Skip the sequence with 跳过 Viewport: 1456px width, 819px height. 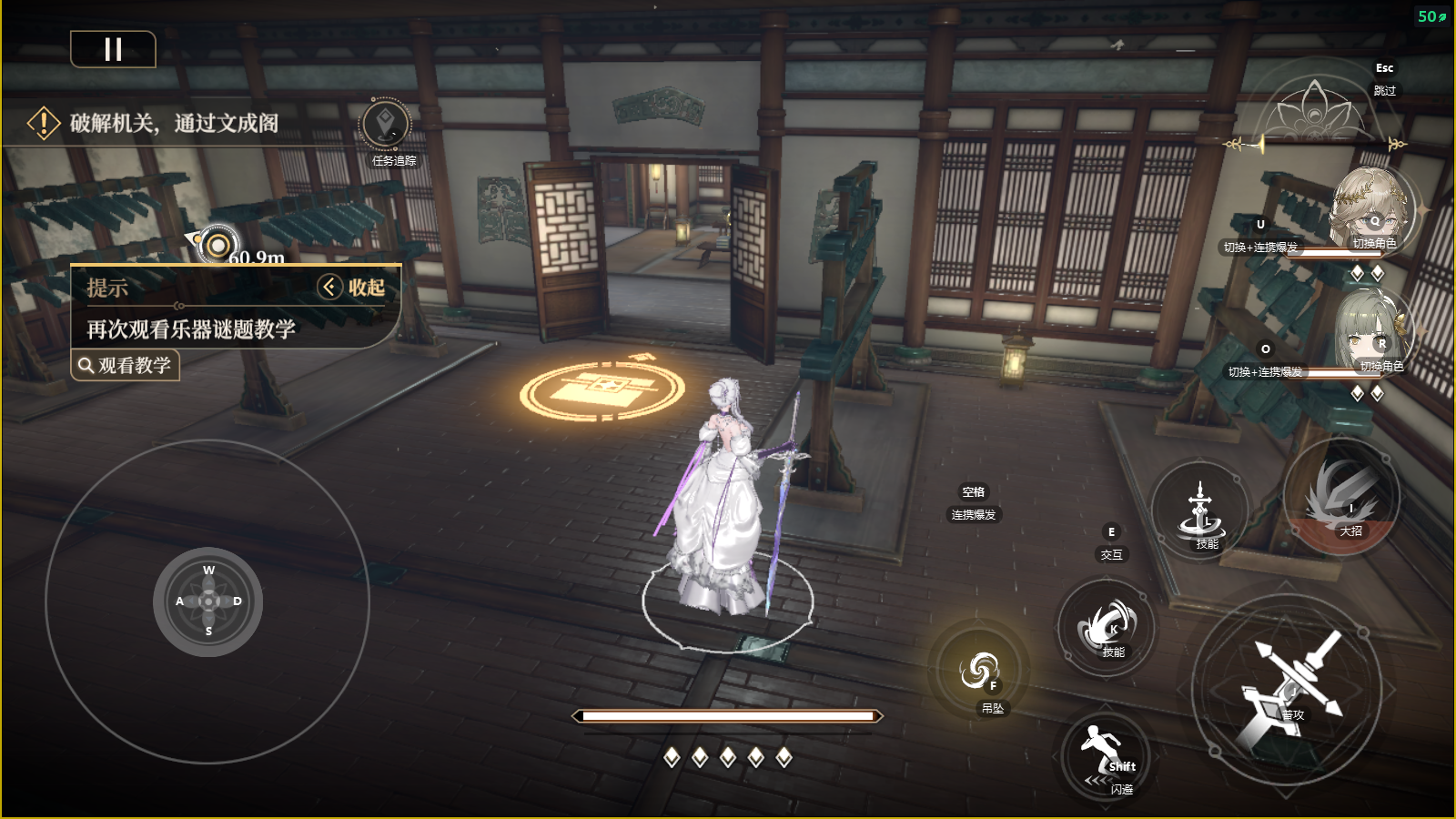coord(1383,90)
